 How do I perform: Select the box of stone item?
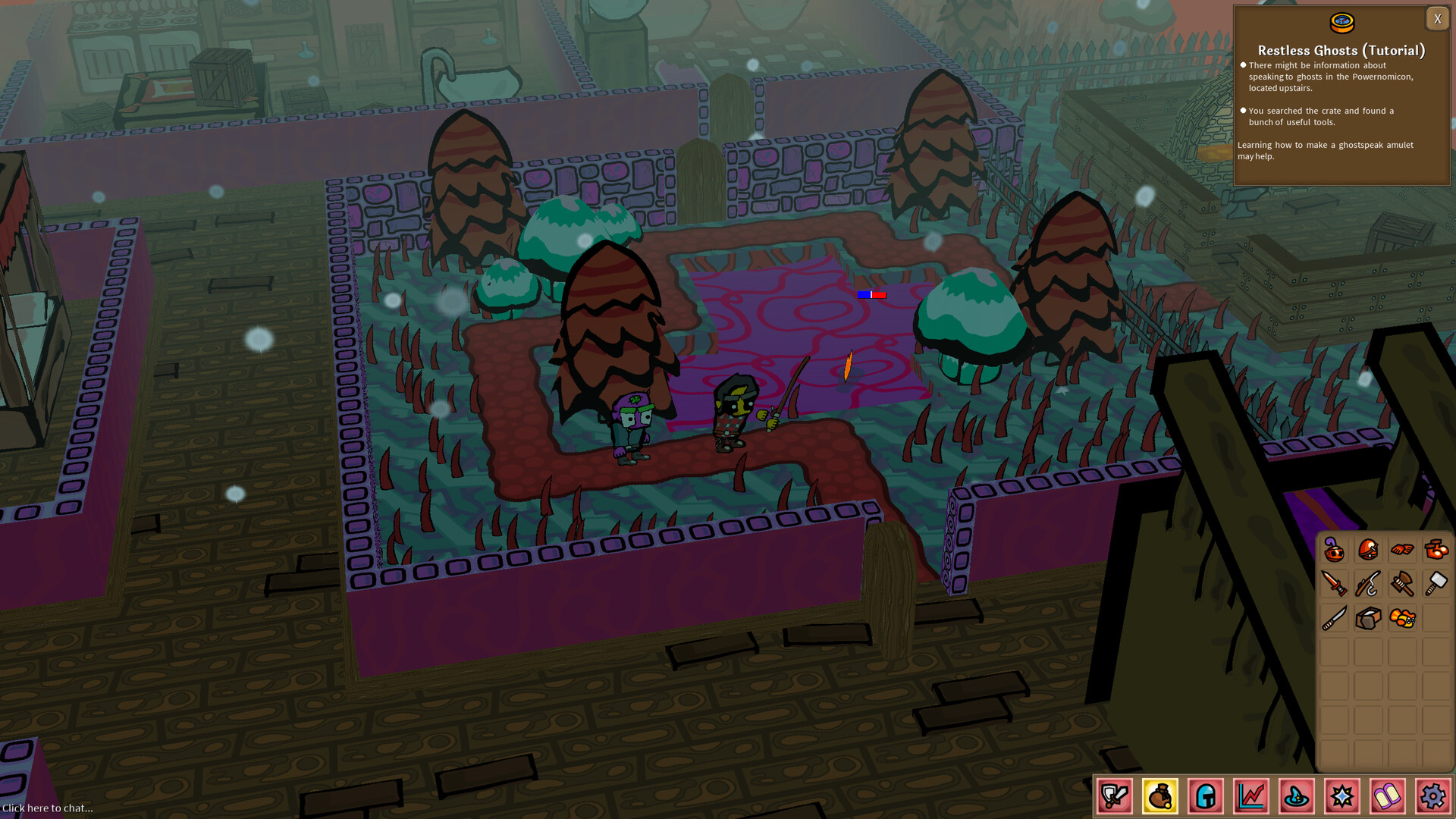coord(1368,617)
